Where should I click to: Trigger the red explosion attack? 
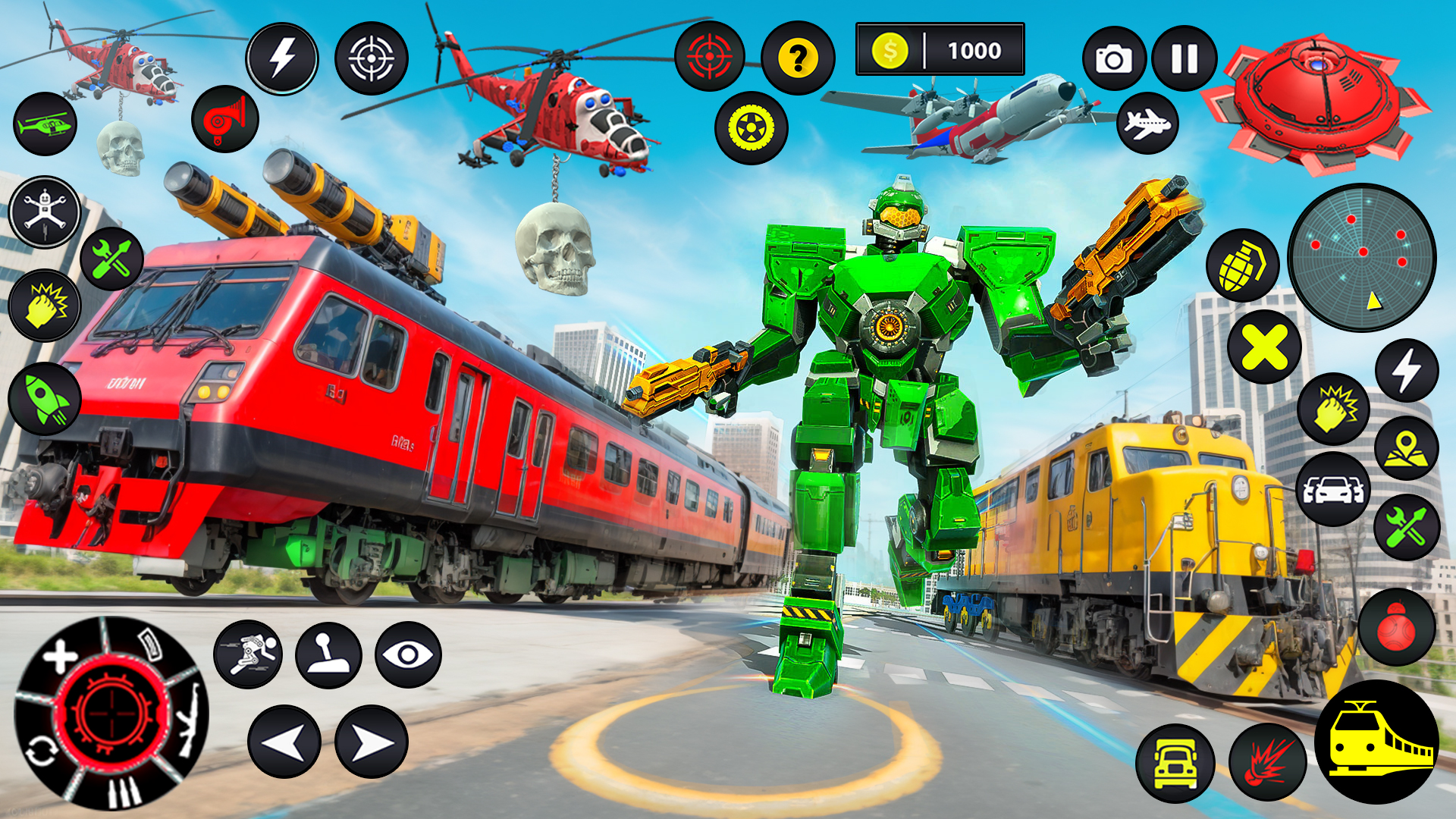click(1267, 763)
